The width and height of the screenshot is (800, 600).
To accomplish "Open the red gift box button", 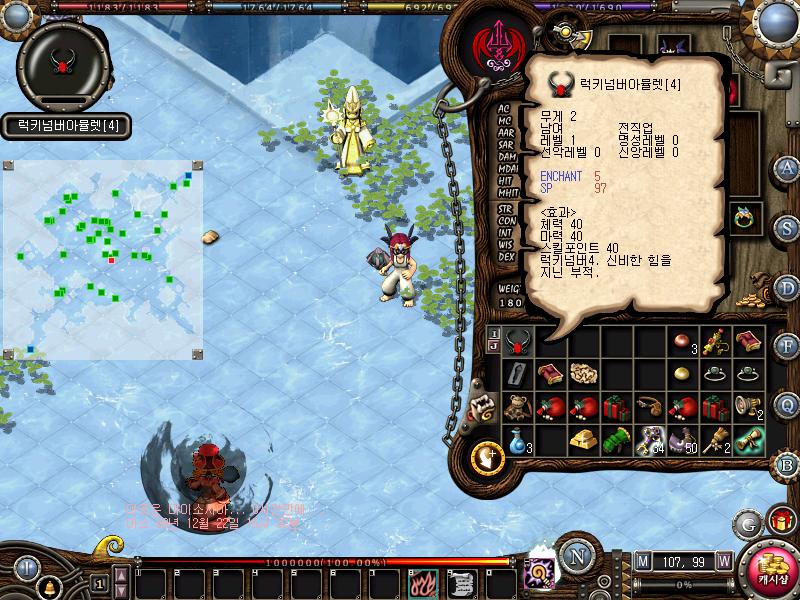I will pyautogui.click(x=780, y=520).
